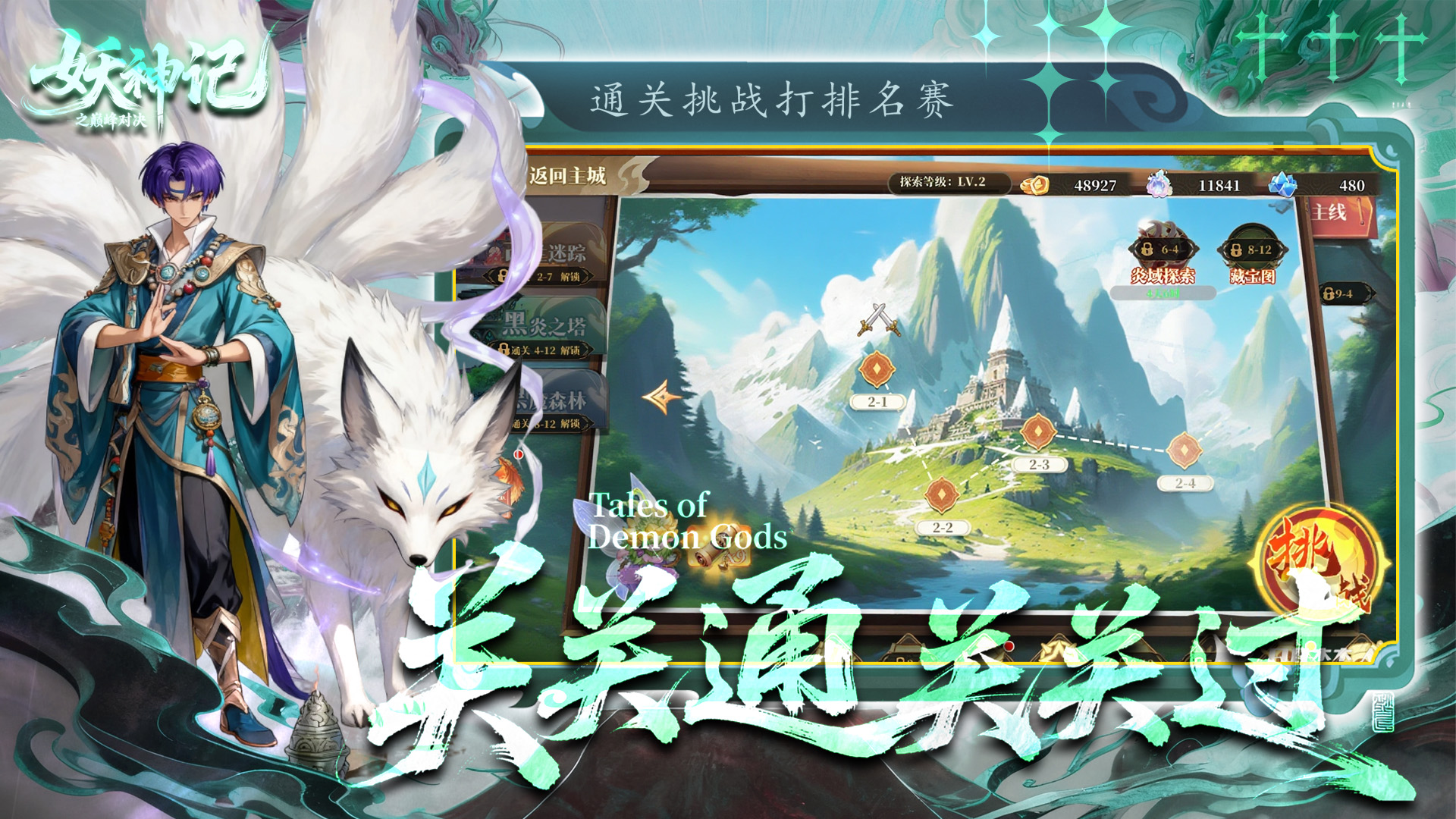Click the 返回主城 return button
The height and width of the screenshot is (819, 1456).
click(x=567, y=174)
